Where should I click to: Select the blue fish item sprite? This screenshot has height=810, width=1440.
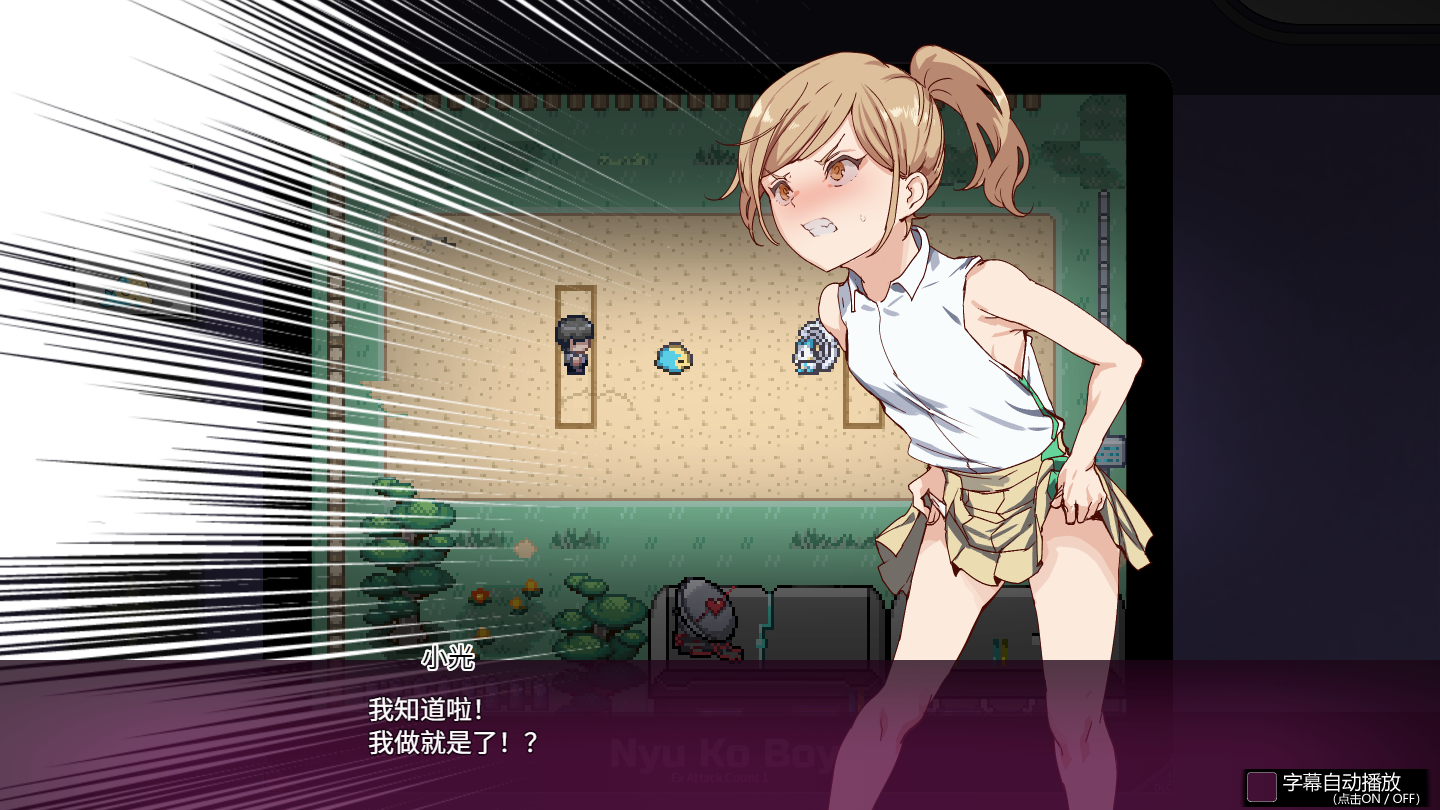671,357
